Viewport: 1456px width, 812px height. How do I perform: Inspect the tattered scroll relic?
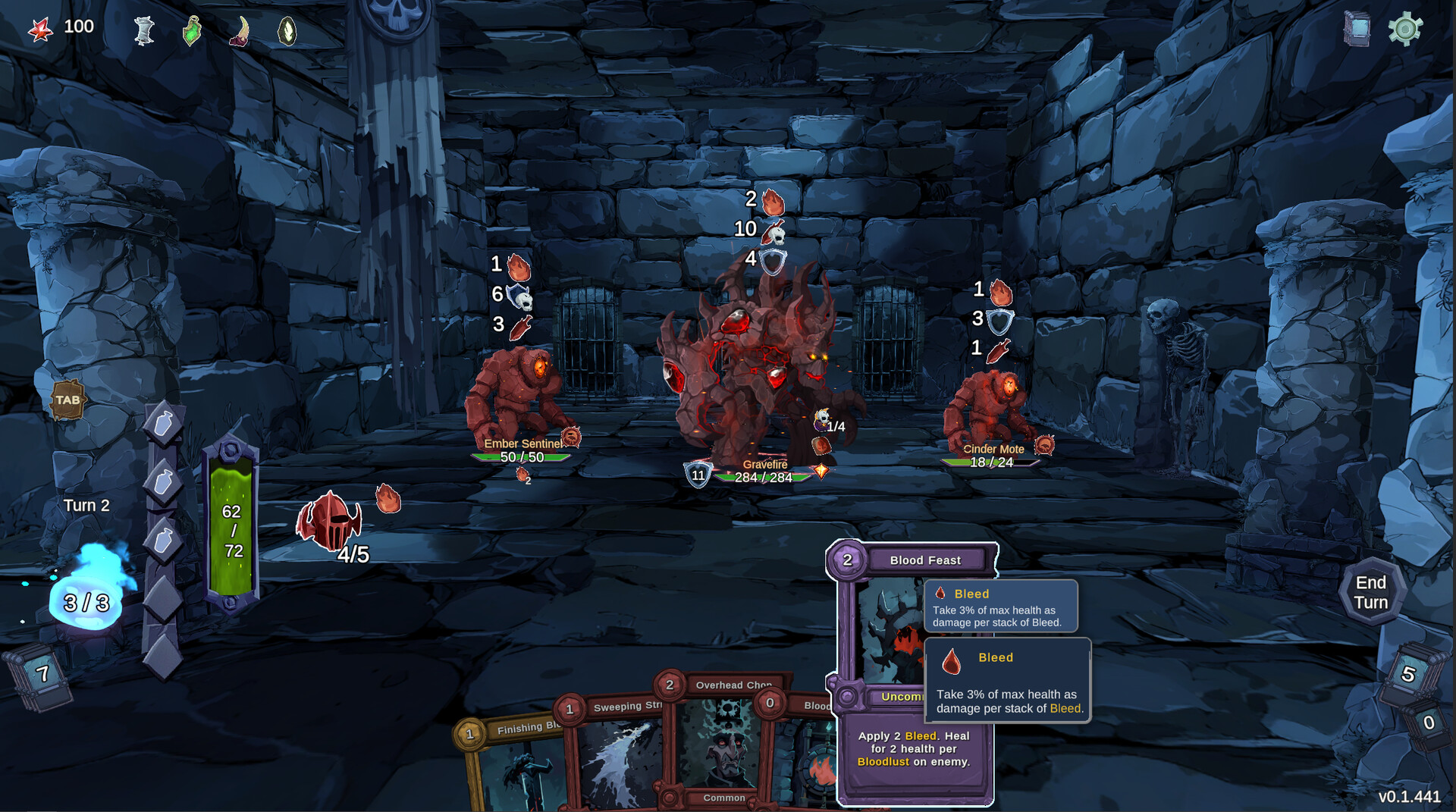click(143, 31)
